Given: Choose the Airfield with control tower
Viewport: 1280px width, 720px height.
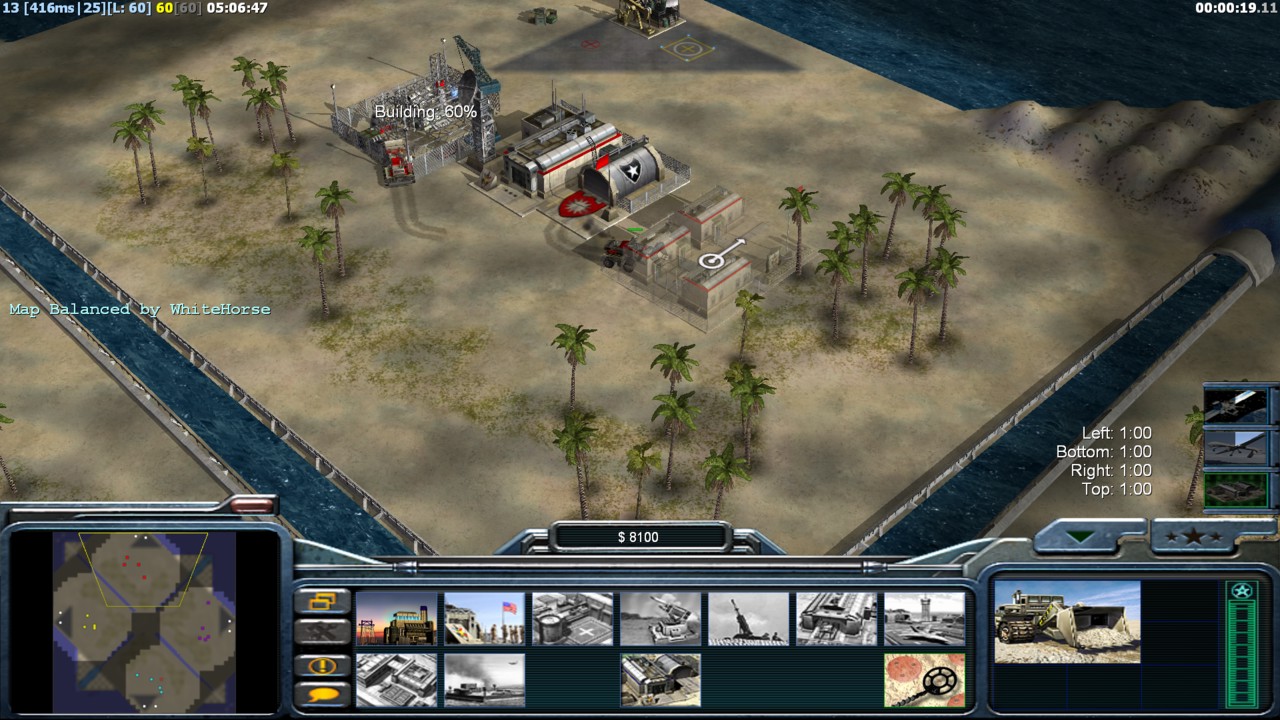Looking at the screenshot, I should (925, 618).
